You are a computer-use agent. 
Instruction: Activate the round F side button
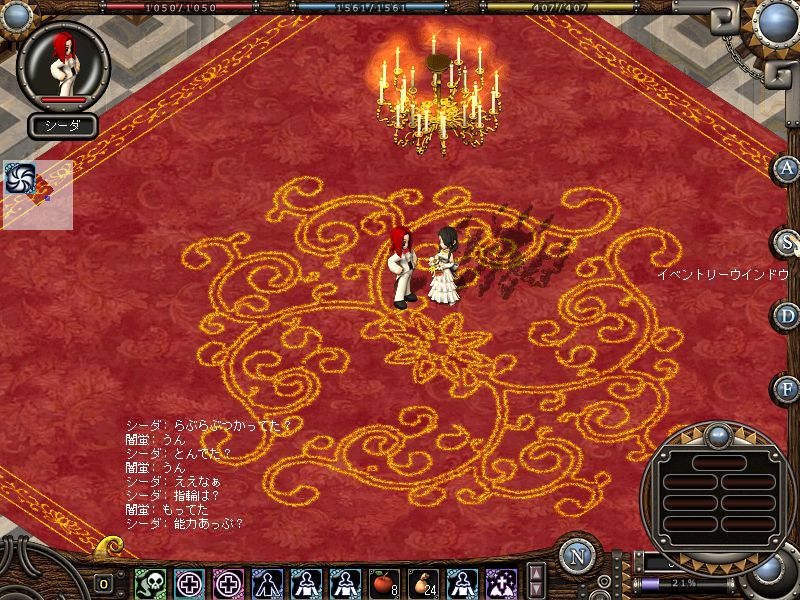pos(787,388)
